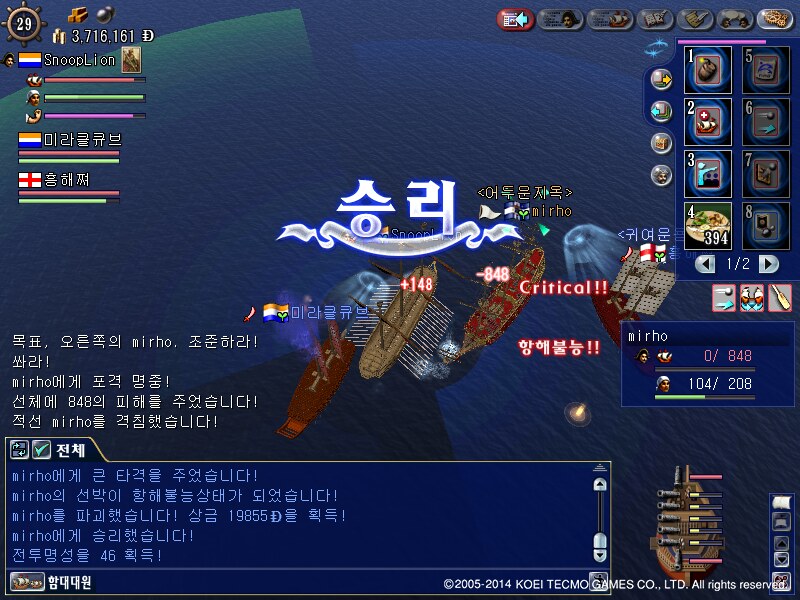Click the card icon next to SnoopLion

coord(131,60)
